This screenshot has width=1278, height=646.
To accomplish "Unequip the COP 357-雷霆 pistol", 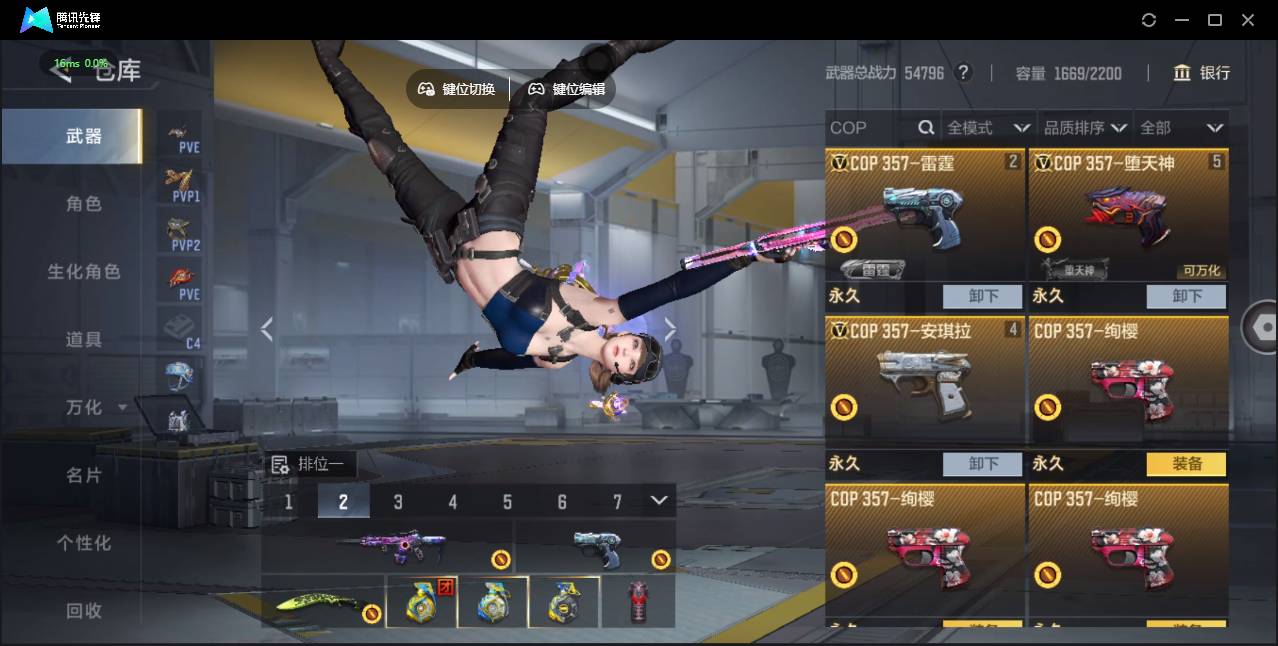I will click(982, 296).
